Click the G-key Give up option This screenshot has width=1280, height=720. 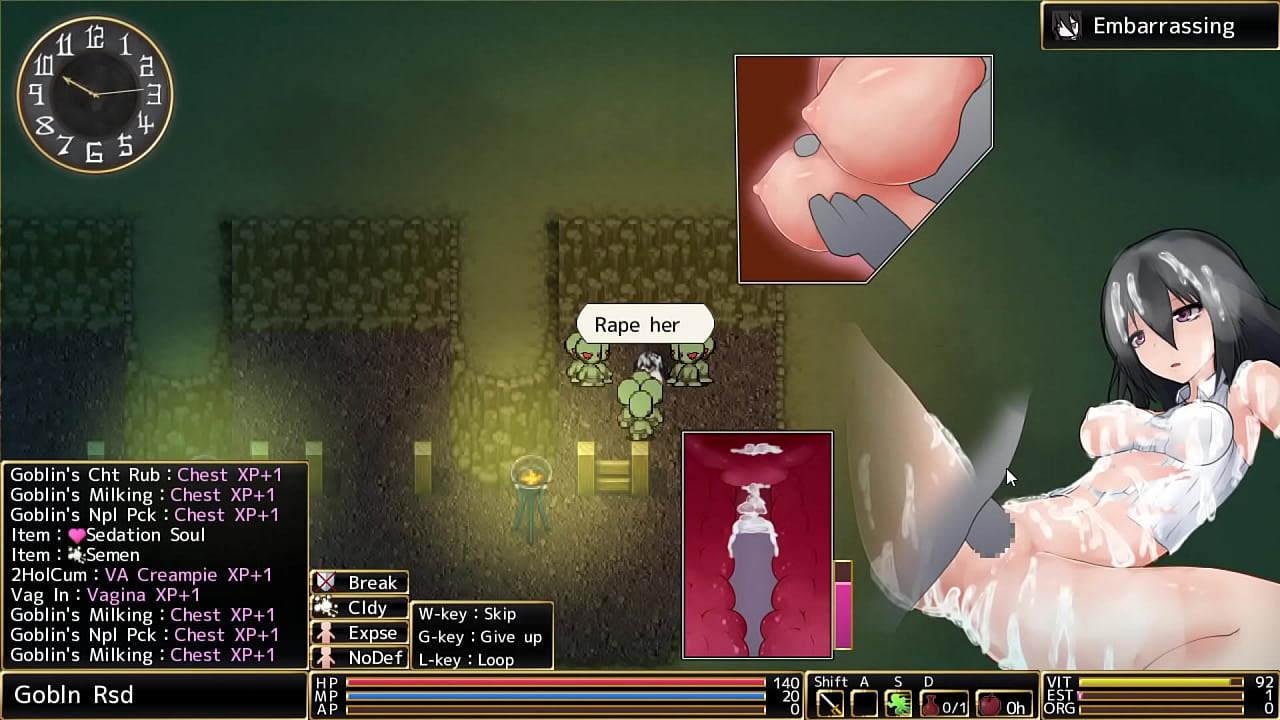(x=480, y=636)
